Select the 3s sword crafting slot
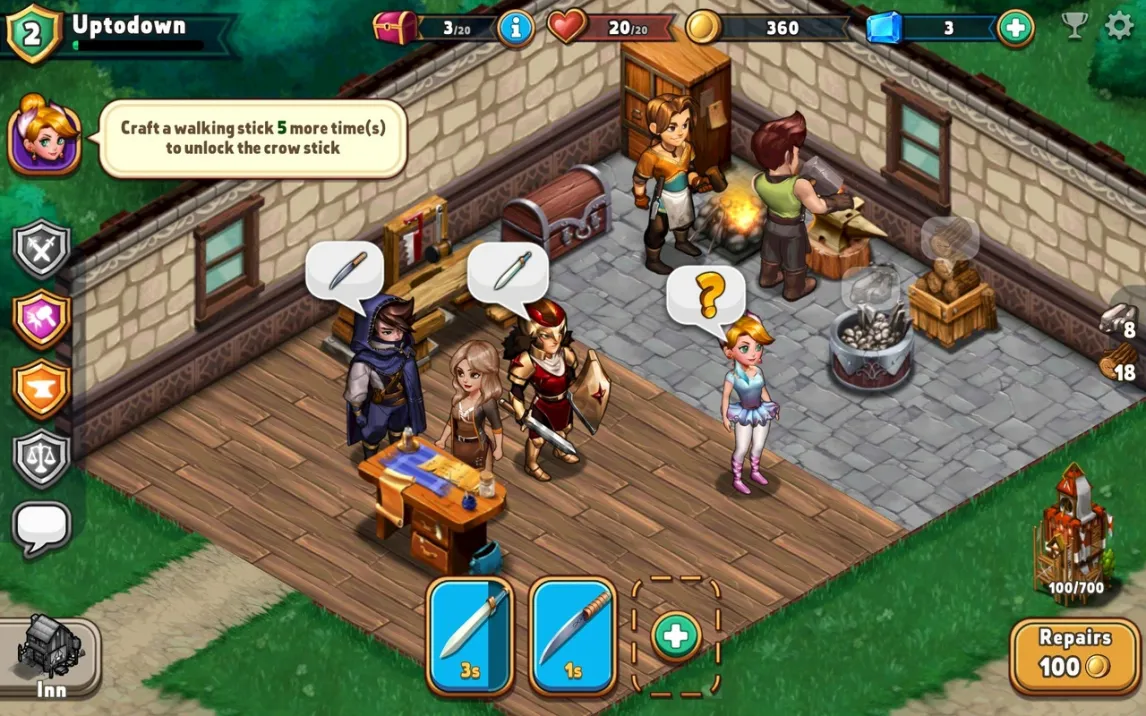This screenshot has width=1146, height=716. pyautogui.click(x=470, y=635)
